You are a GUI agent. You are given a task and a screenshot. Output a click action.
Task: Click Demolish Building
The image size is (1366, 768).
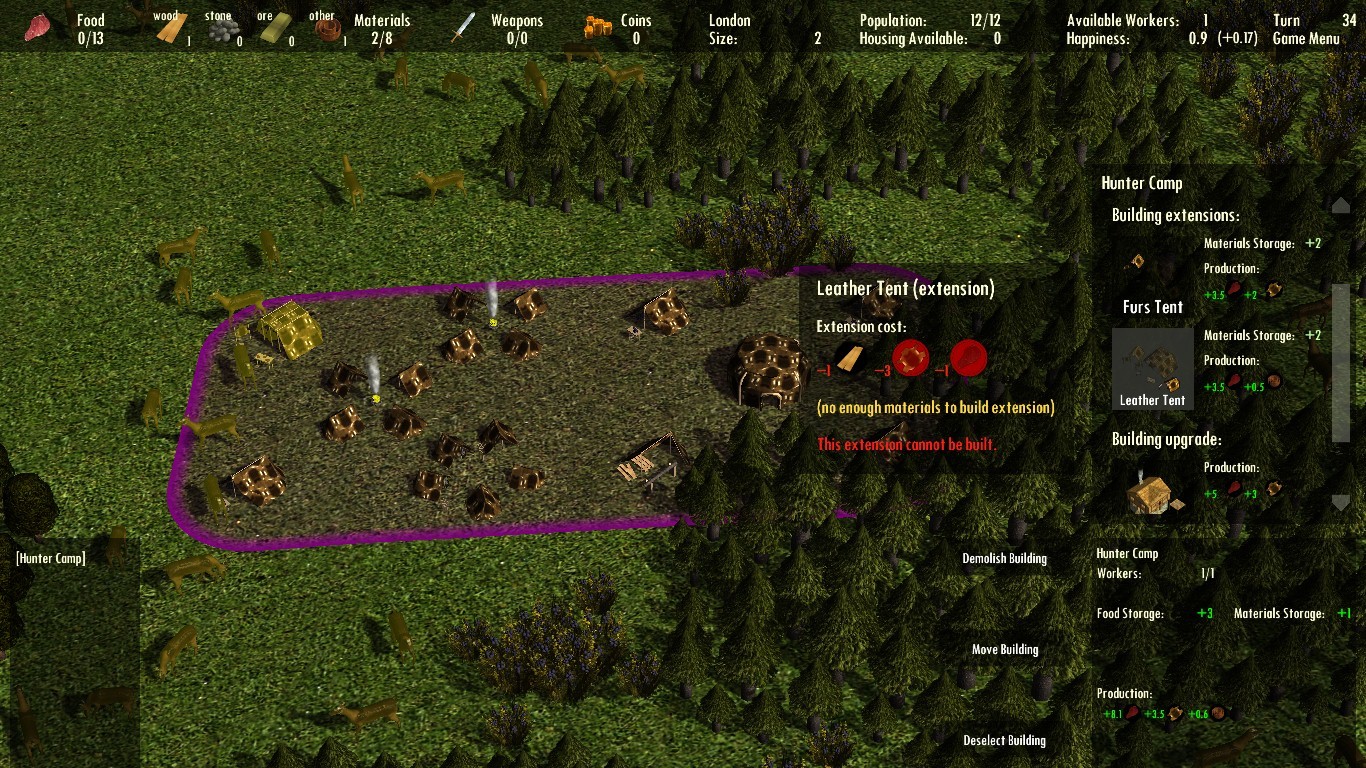pos(1004,558)
